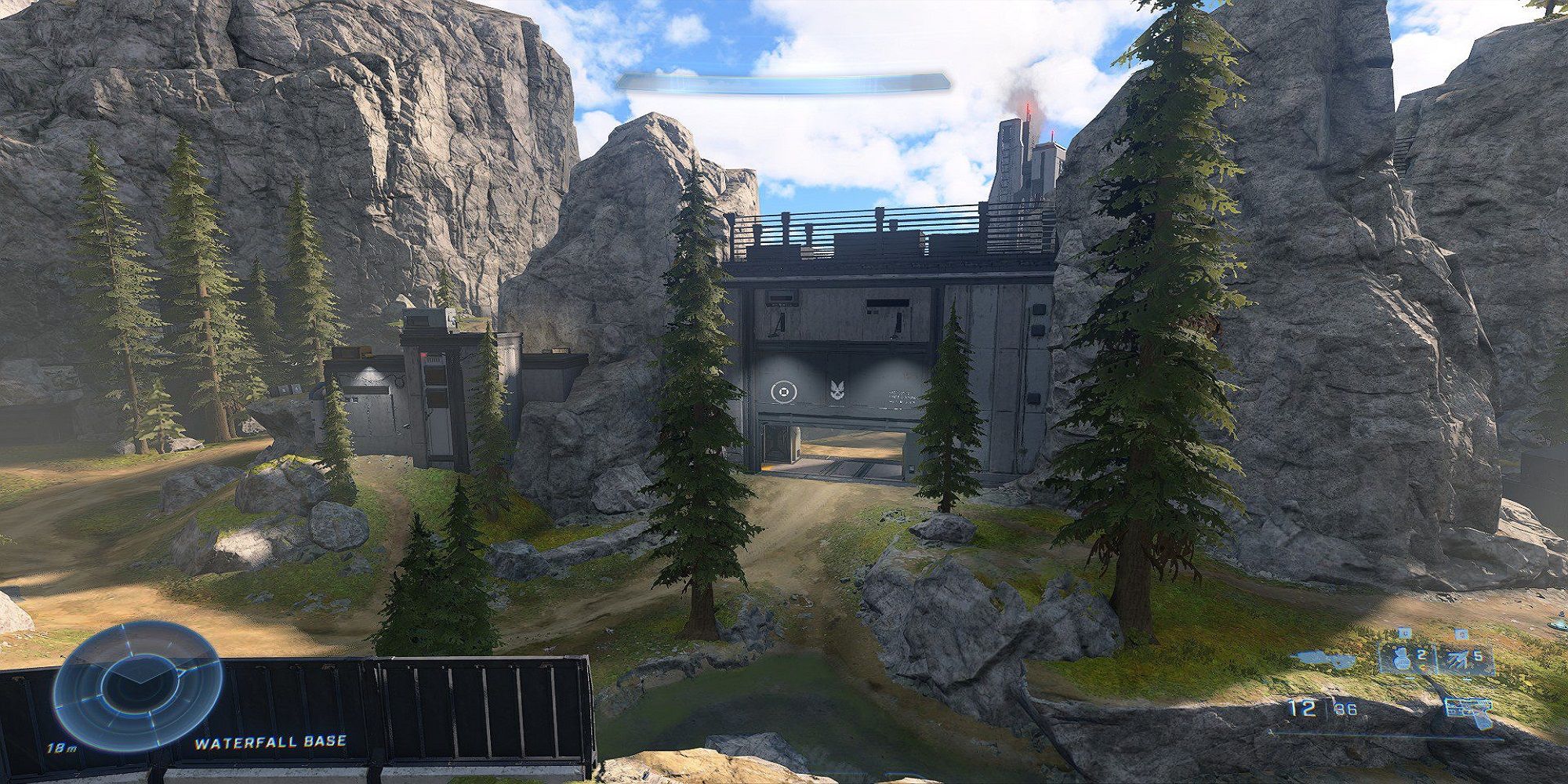1568x784 pixels.
Task: Click the grenade count number 2
Action: pos(1422,655)
